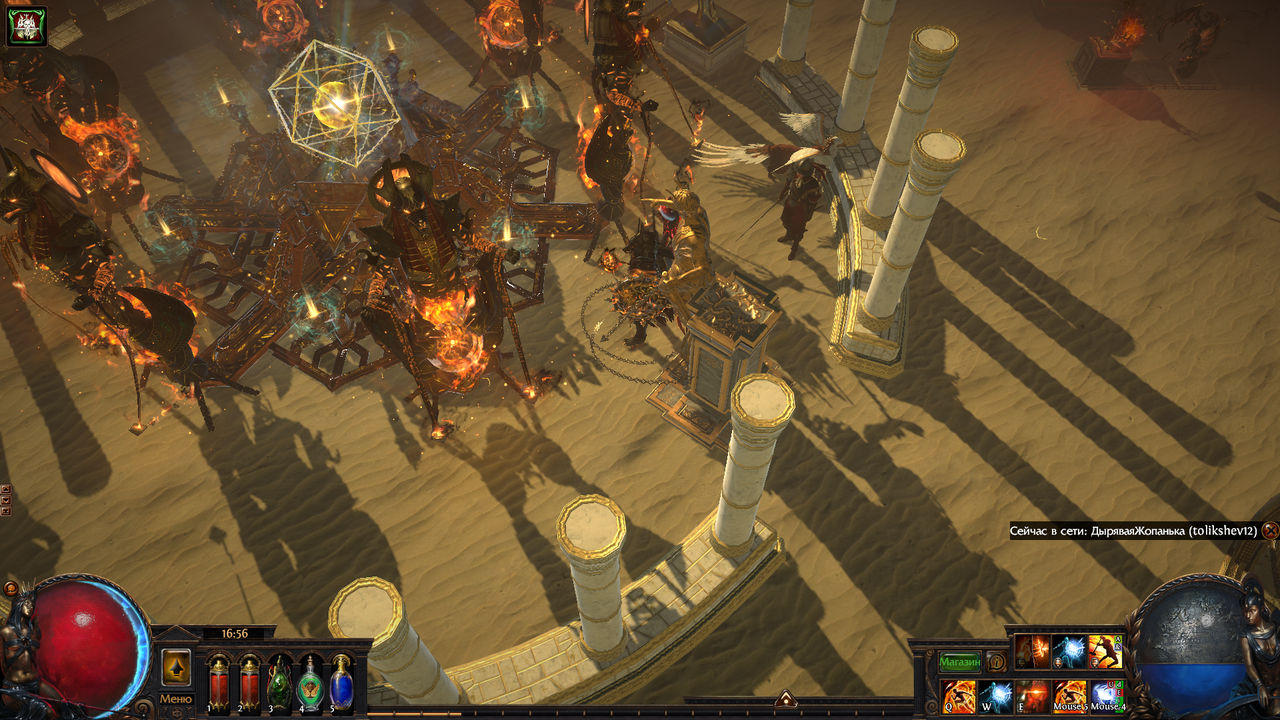Drink the green flask in slot 3
This screenshot has width=1280, height=720.
pos(280,681)
